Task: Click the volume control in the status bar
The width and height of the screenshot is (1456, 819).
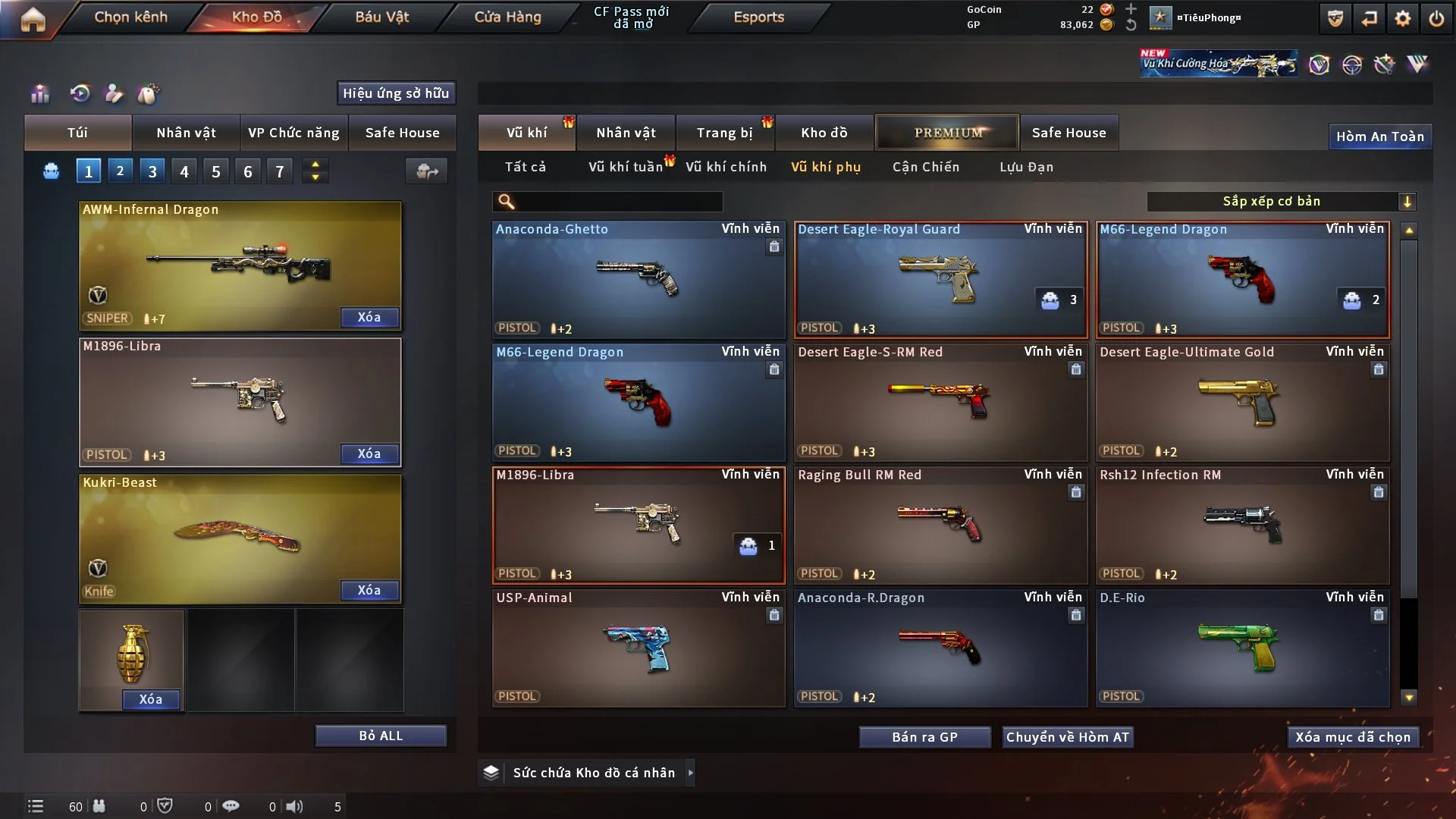Action: [x=294, y=806]
